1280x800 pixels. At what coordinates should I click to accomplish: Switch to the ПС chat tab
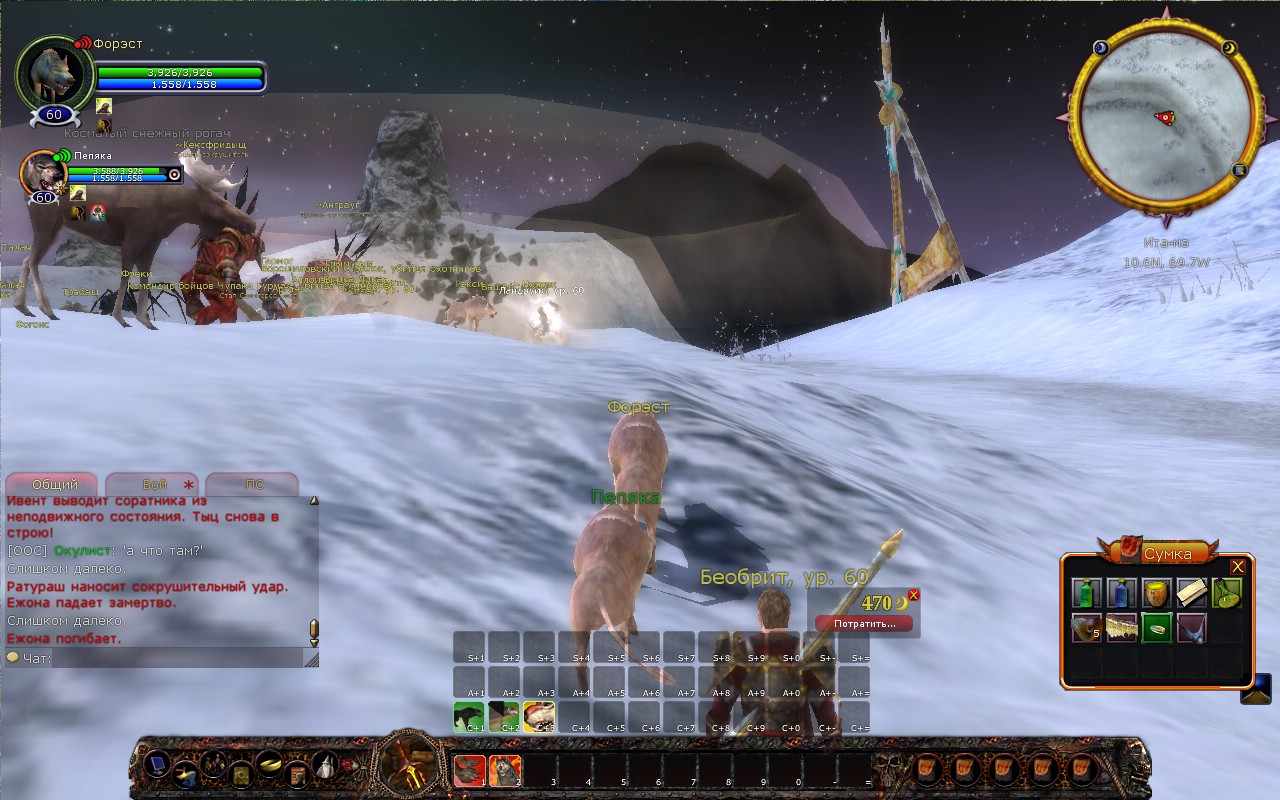click(x=254, y=484)
